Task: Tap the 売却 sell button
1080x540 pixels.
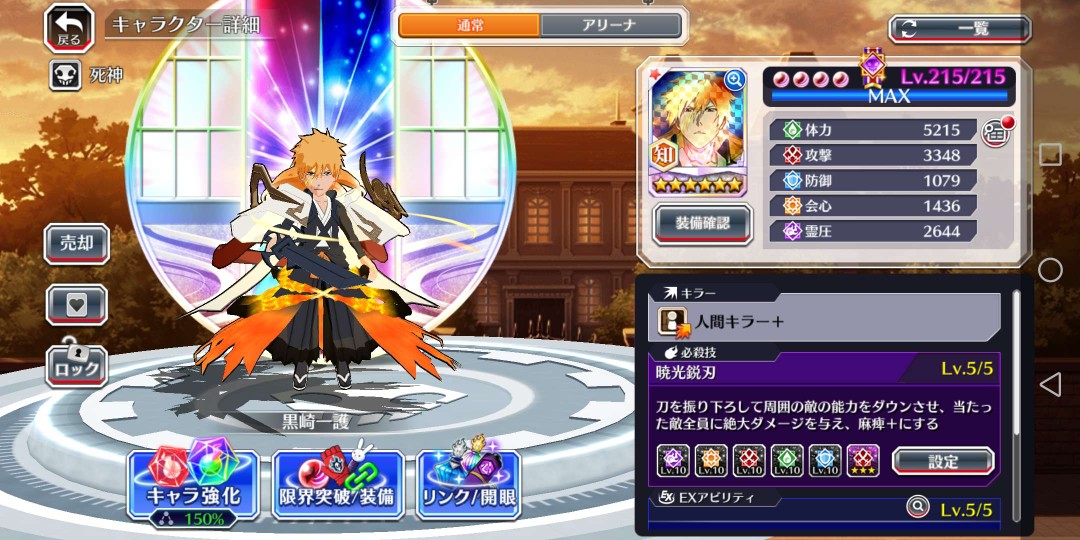Action: pyautogui.click(x=77, y=244)
